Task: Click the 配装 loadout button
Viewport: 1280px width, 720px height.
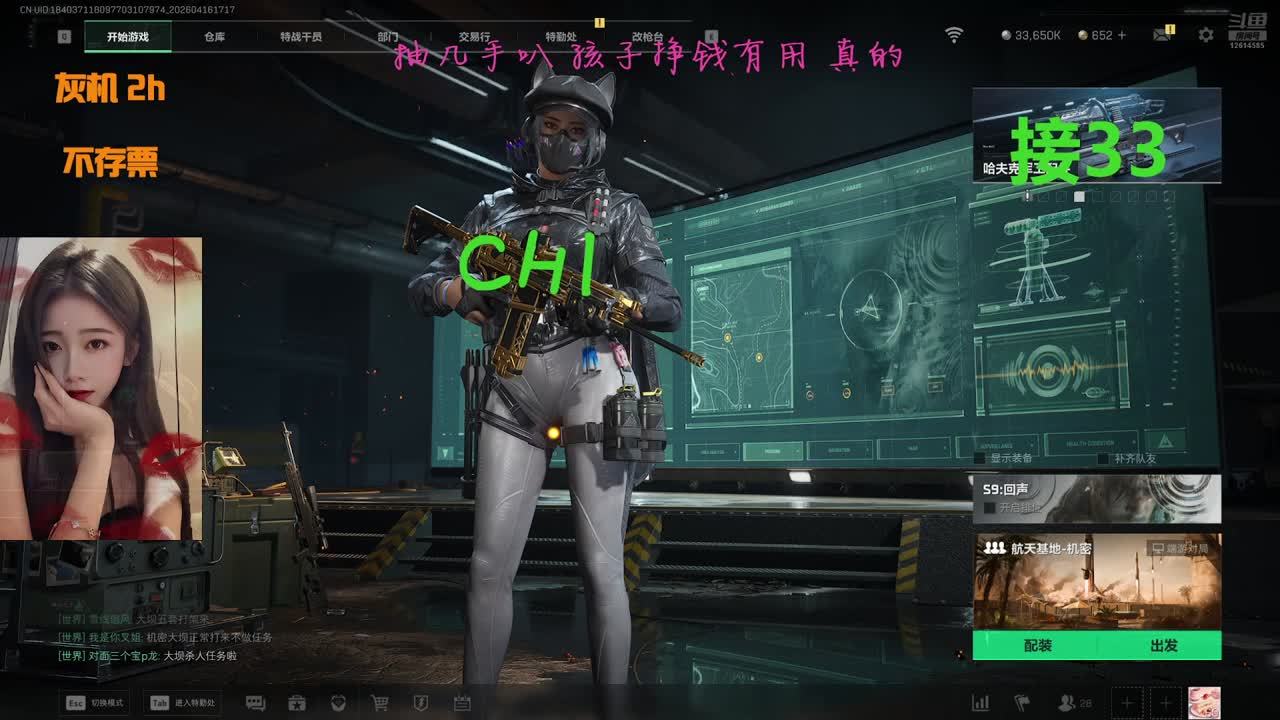Action: click(x=1037, y=646)
